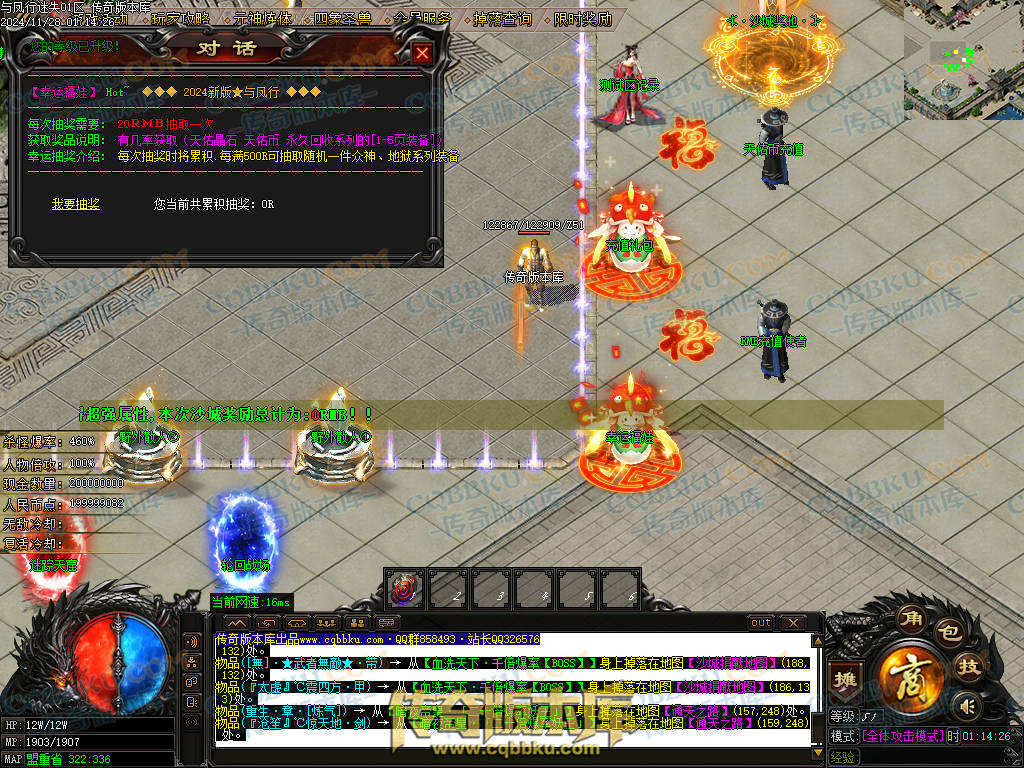The height and width of the screenshot is (768, 1024).
Task: Choose the 我要抽奖 lottery option
Action: [x=76, y=204]
